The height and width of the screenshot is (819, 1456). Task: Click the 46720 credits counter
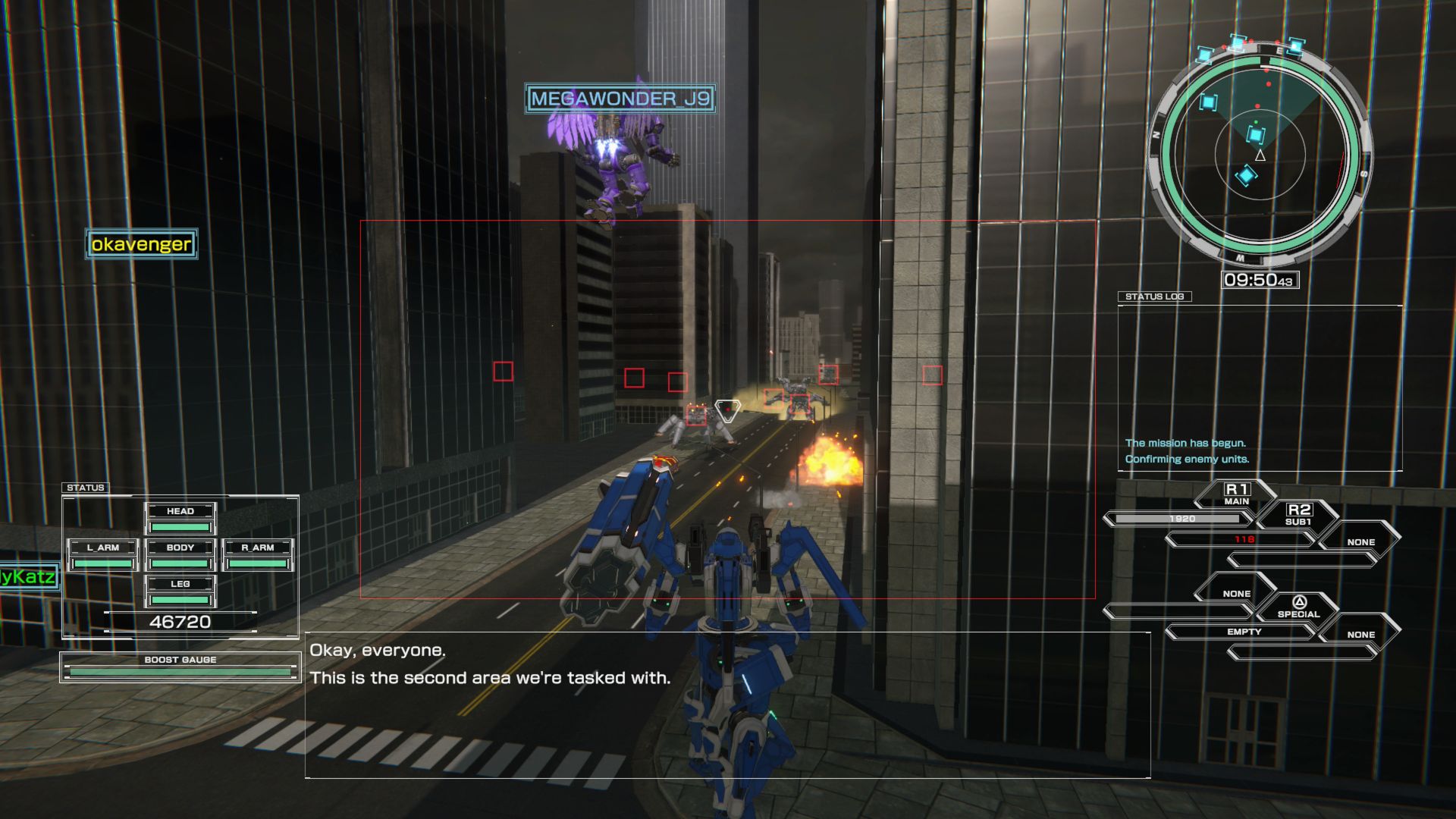(180, 623)
